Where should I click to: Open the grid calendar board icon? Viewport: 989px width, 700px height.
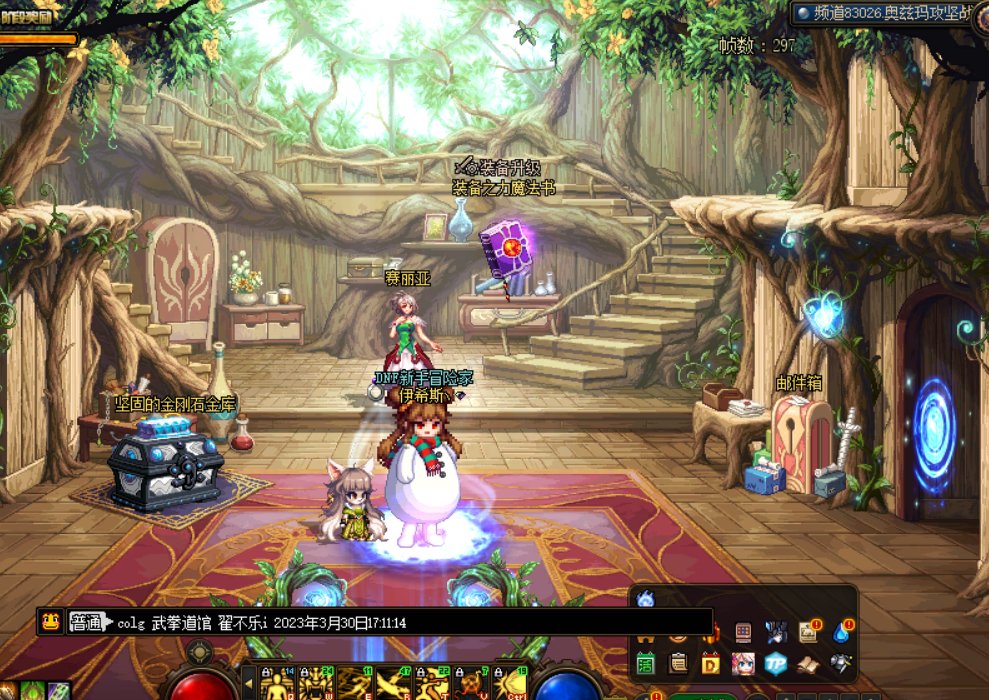tap(743, 631)
